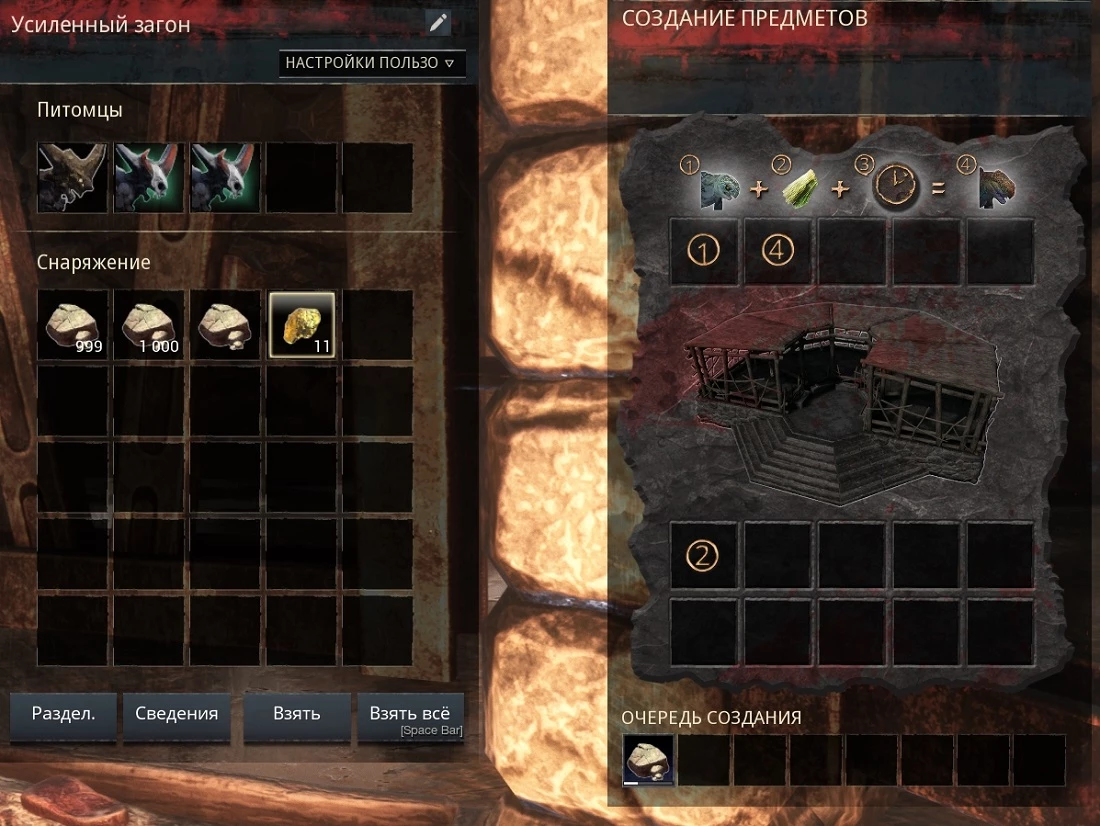
Task: Click the crafting slot marked 1
Action: point(703,251)
